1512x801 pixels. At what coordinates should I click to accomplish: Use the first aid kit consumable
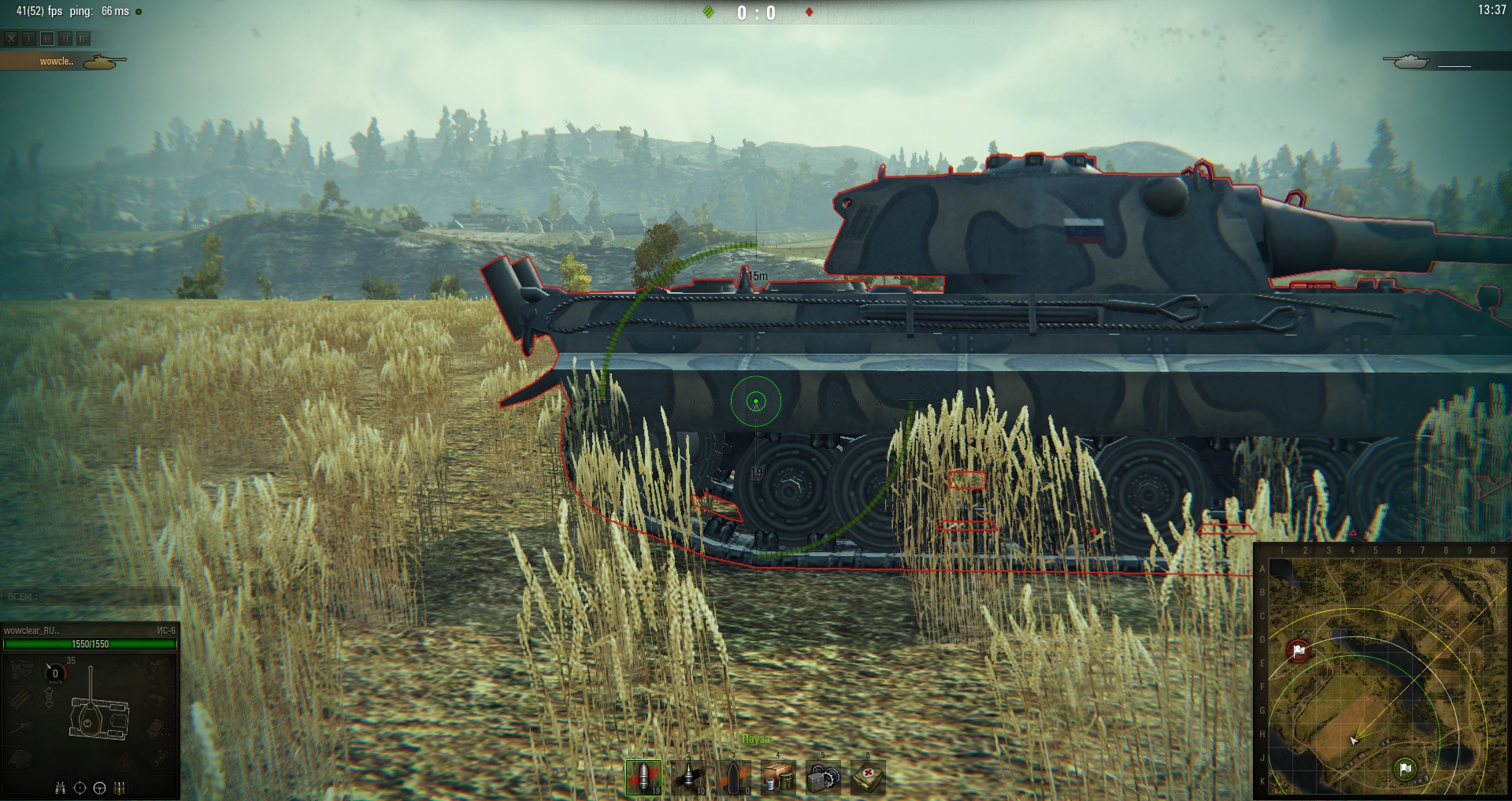coord(868,777)
